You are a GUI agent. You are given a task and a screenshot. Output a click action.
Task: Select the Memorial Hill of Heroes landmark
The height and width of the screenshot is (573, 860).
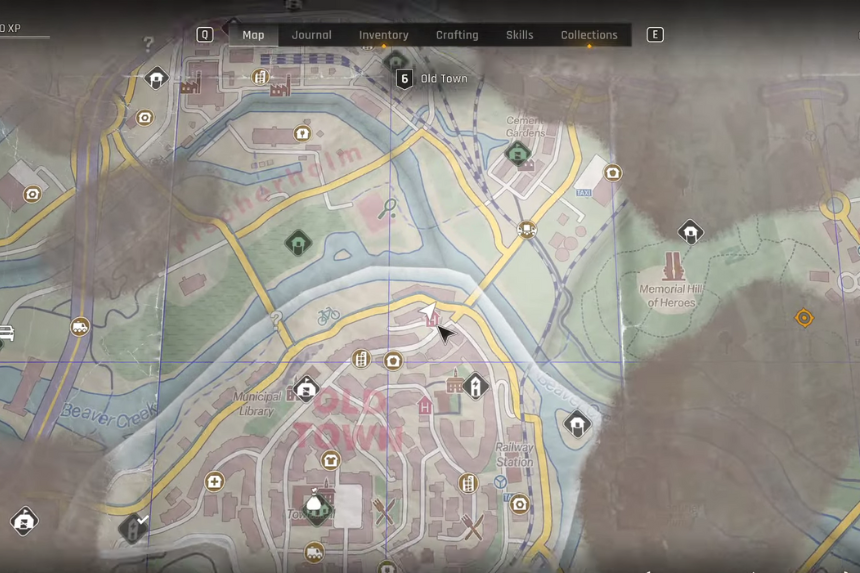coord(673,268)
